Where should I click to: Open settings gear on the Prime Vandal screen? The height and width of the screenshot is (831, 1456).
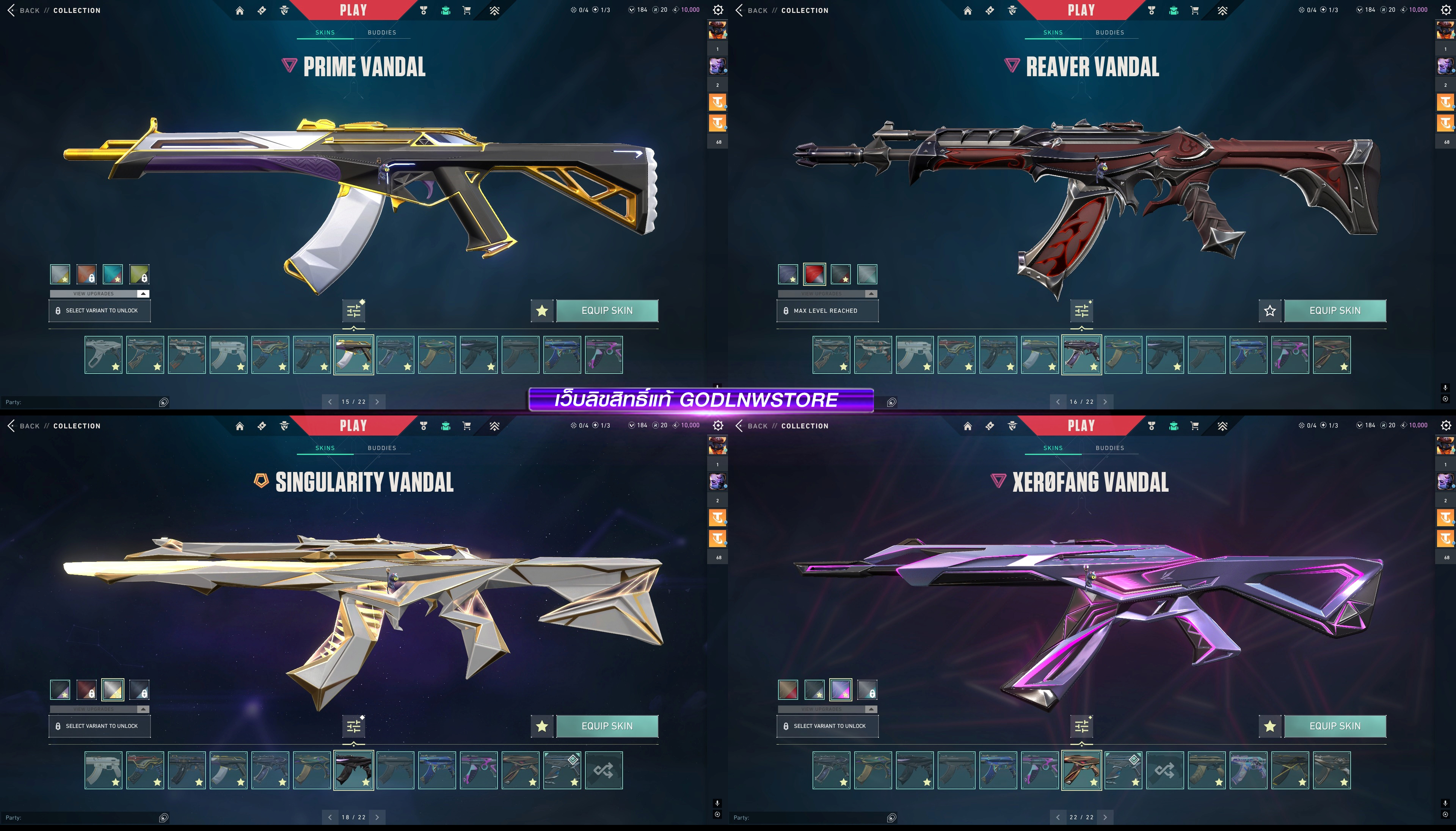click(718, 10)
